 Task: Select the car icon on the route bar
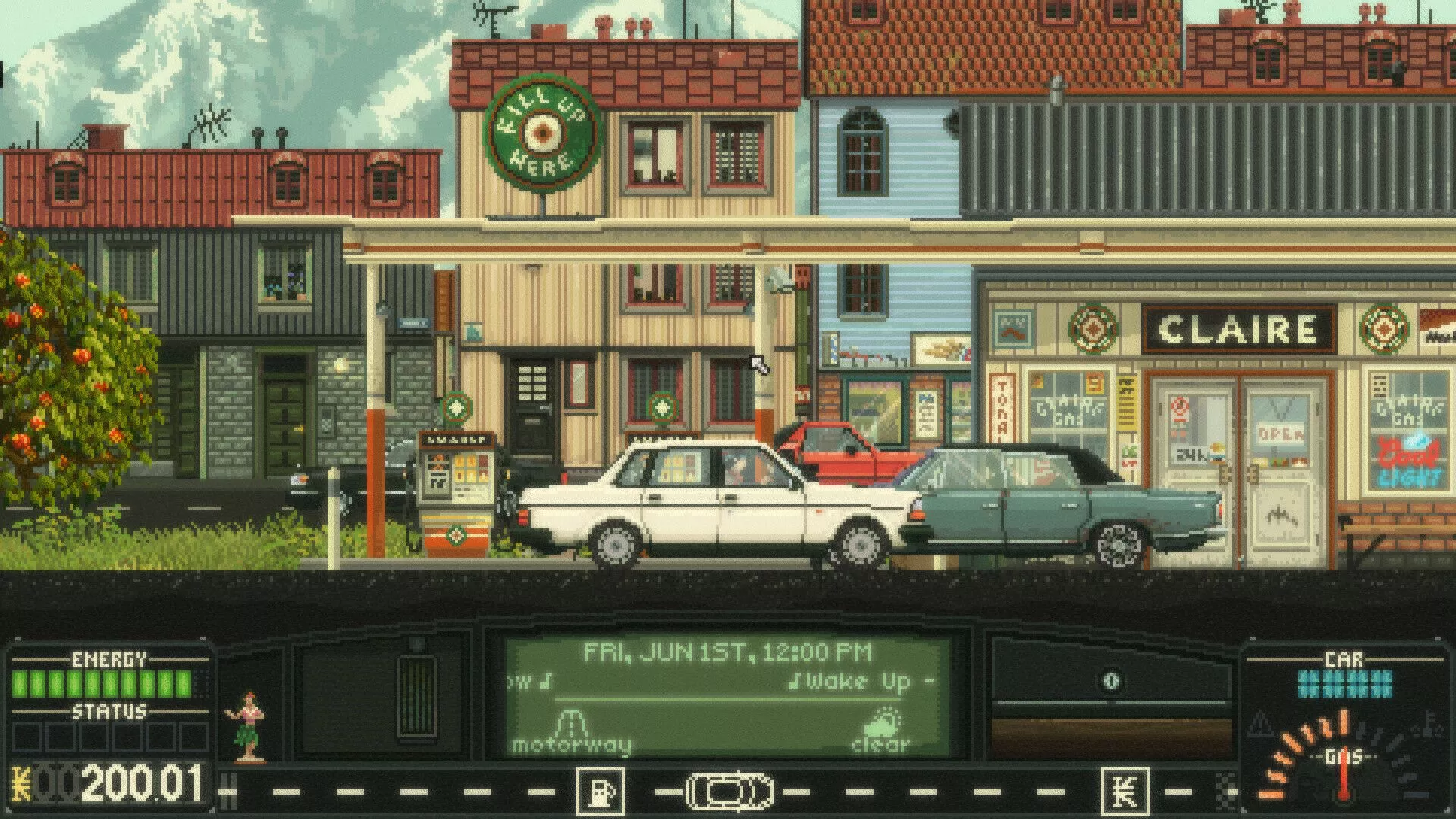(x=730, y=792)
